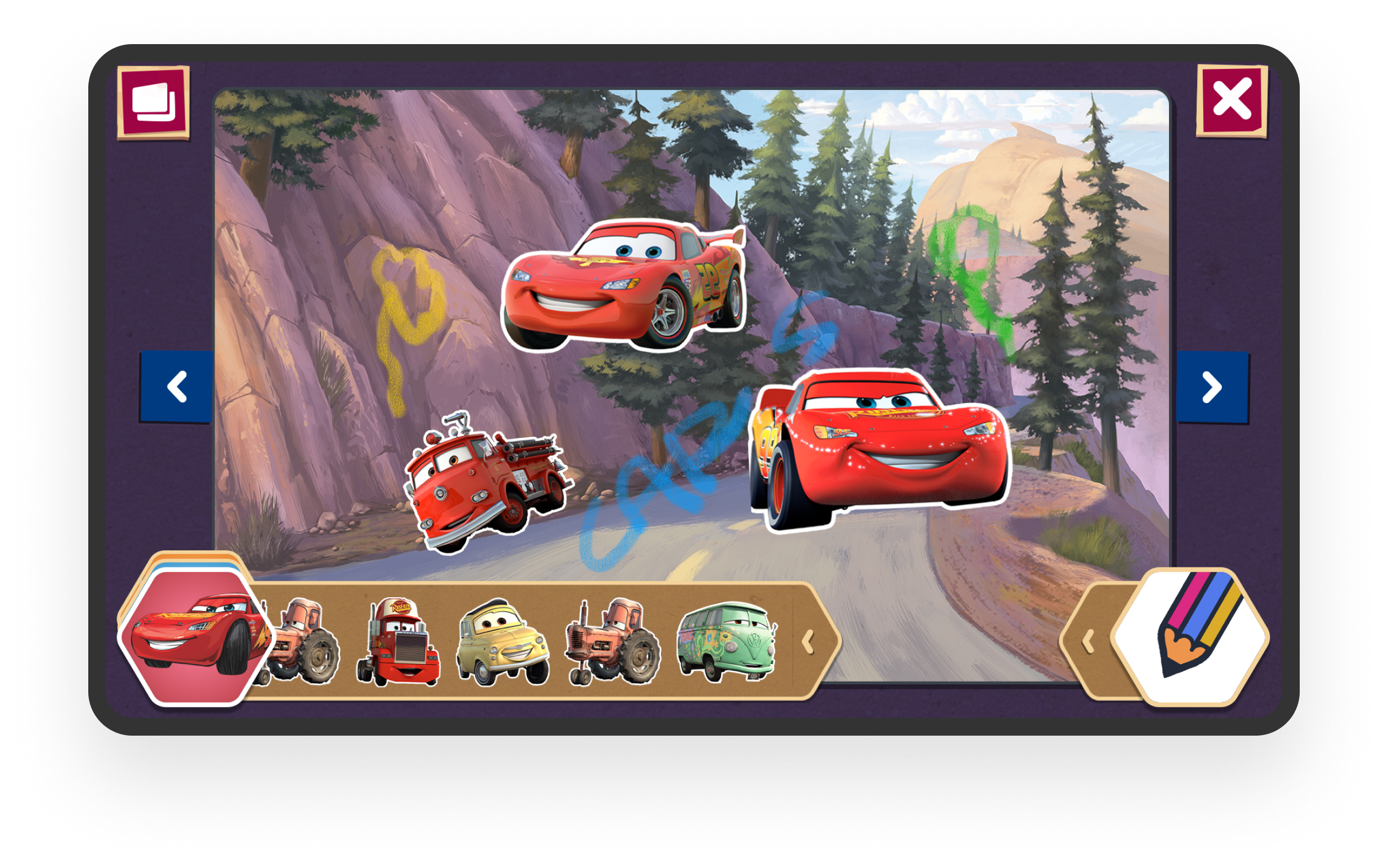Viewport: 1388px width, 868px height.
Task: Go to the previous background with left arrow
Action: 177,387
